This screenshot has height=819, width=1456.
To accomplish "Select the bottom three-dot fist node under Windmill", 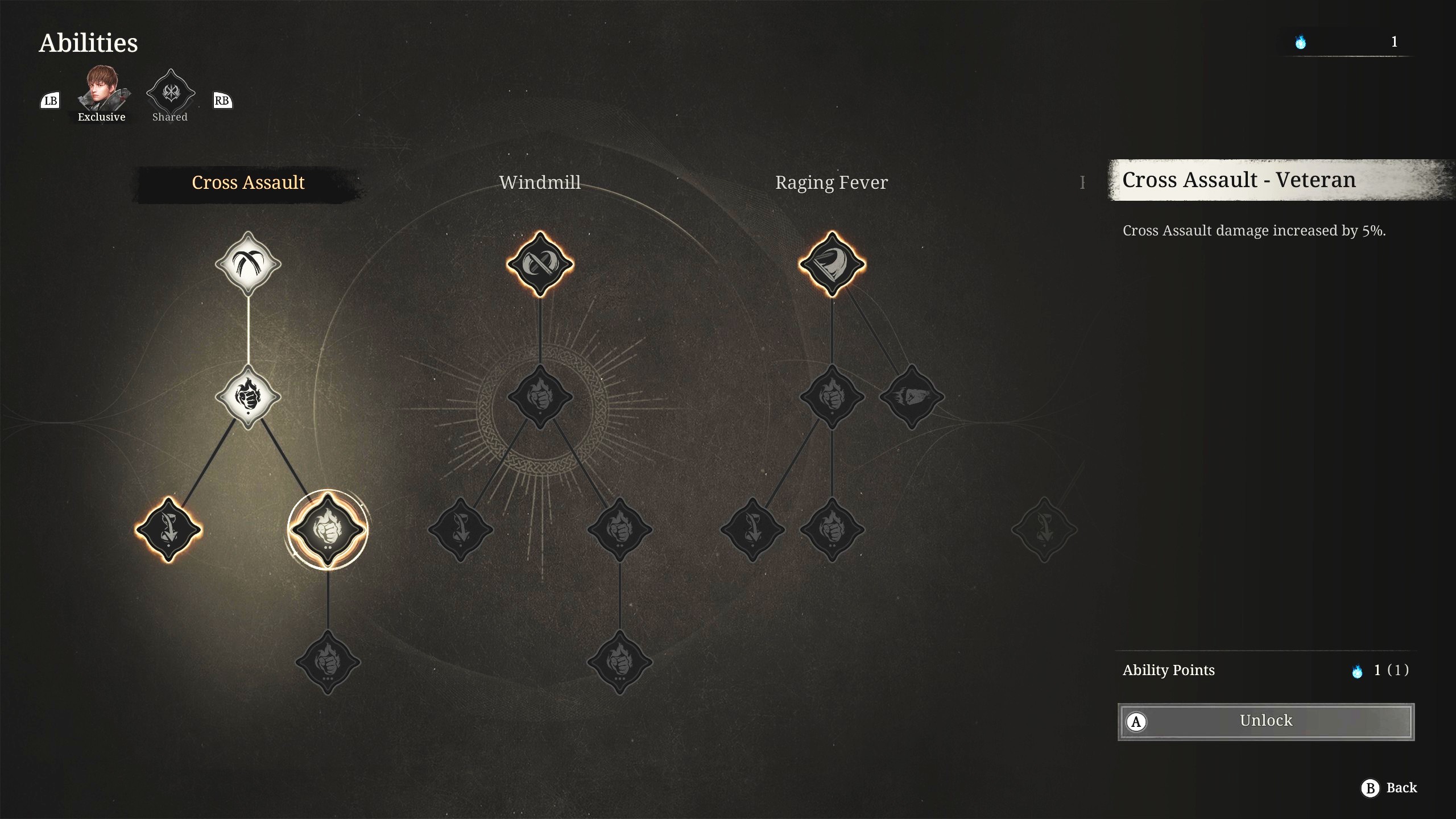I will pyautogui.click(x=619, y=663).
